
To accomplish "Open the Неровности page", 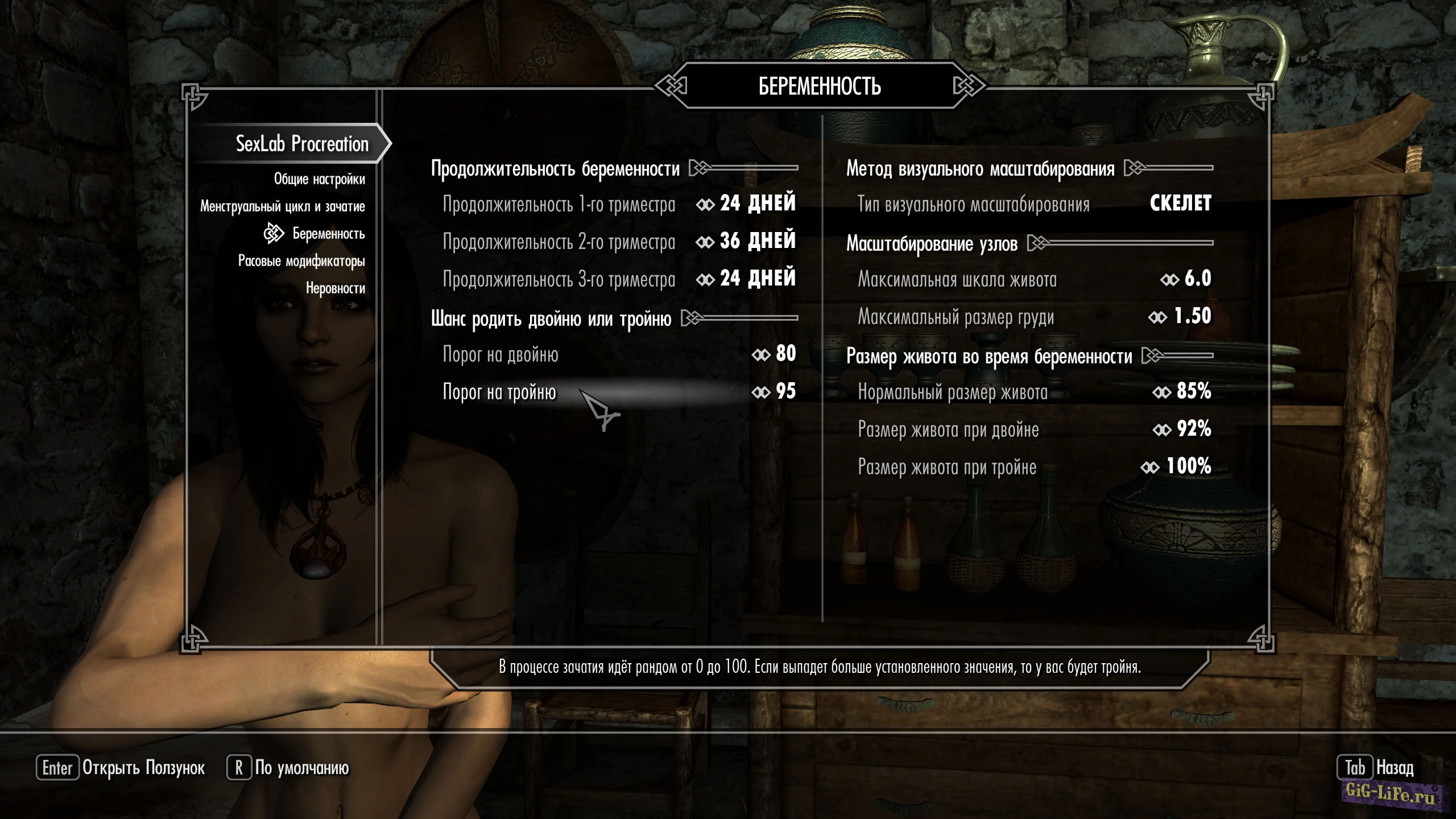I will pos(335,288).
